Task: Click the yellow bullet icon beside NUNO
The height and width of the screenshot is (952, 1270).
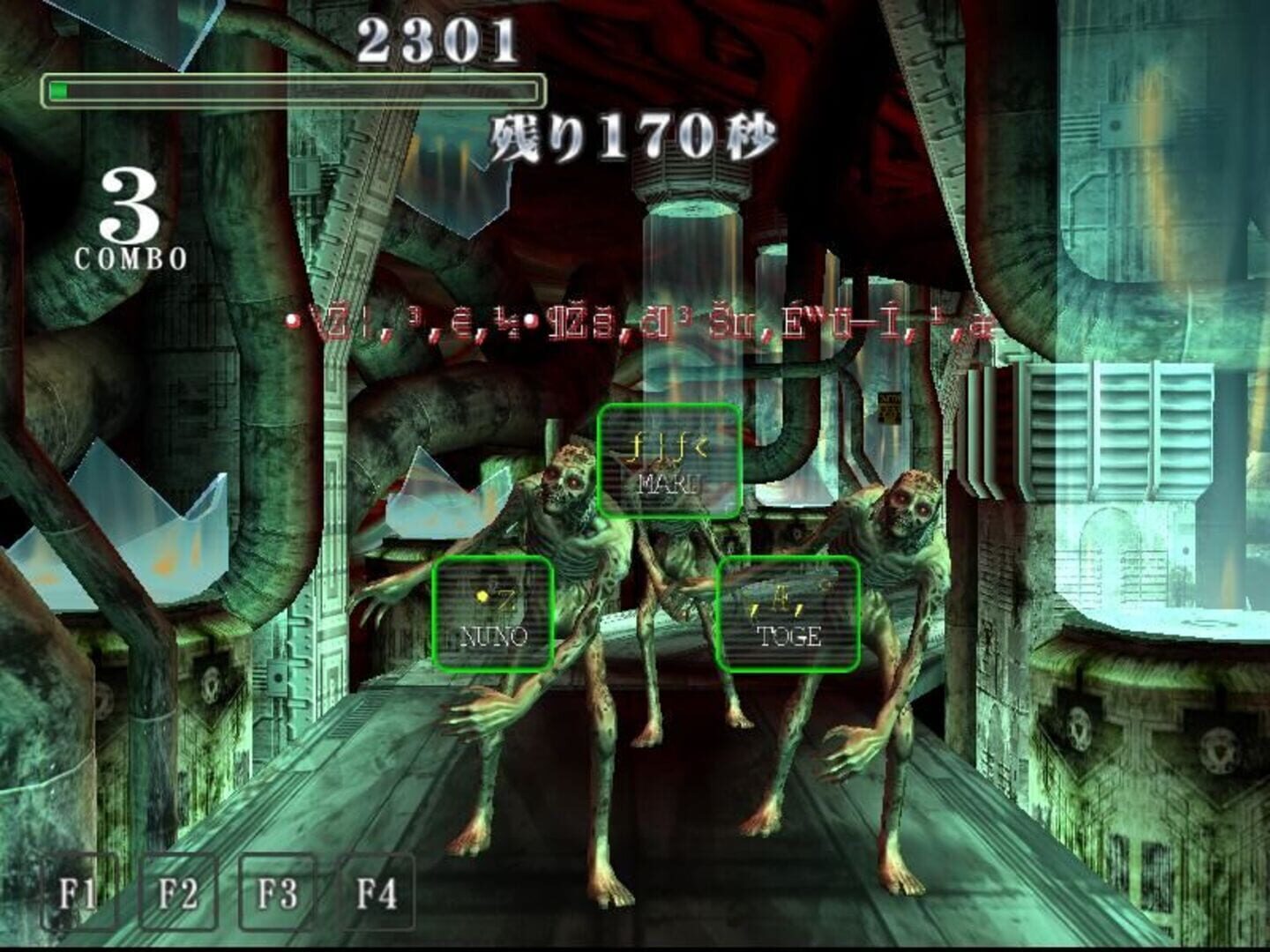Action: pos(482,596)
